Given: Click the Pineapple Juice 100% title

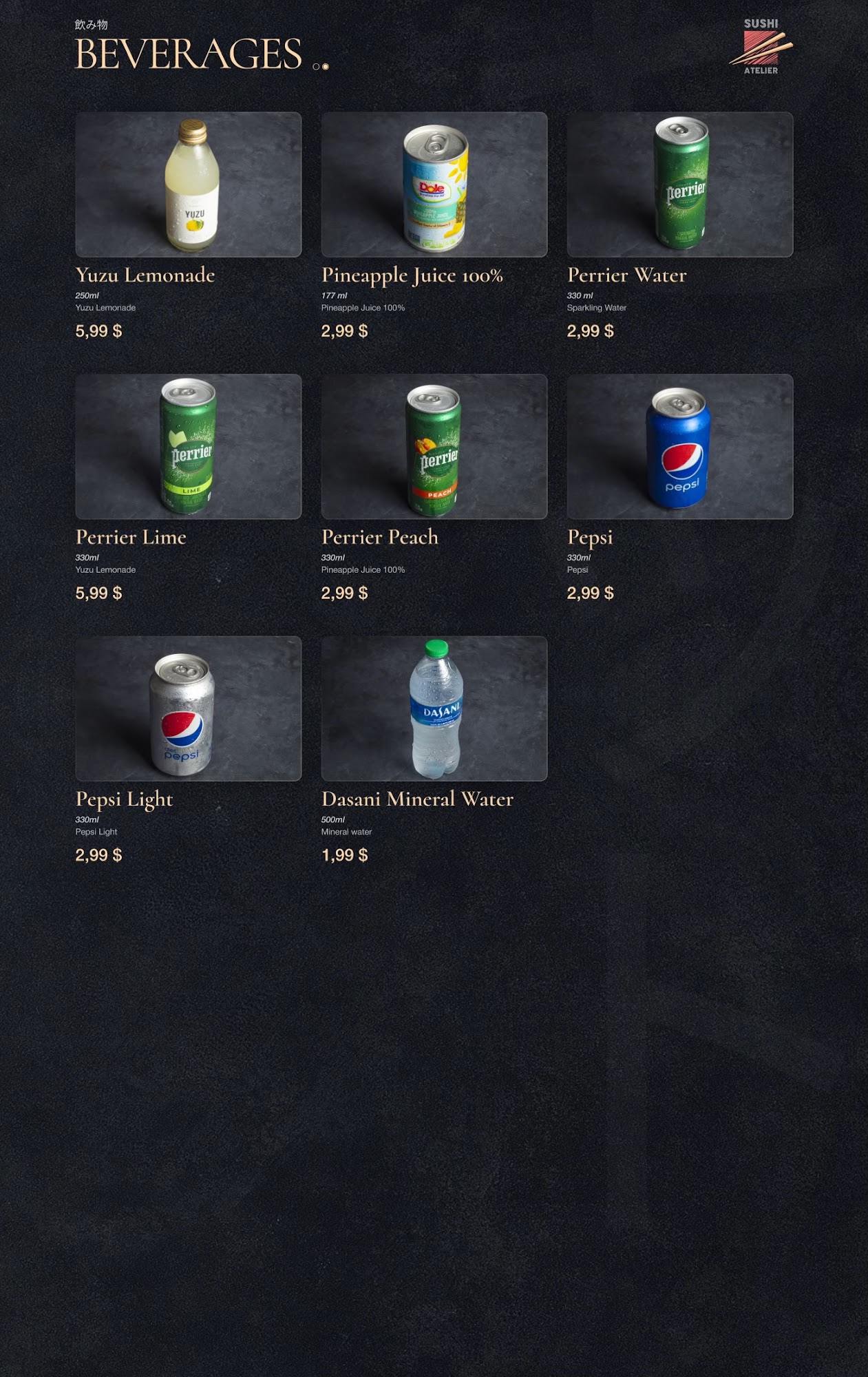Looking at the screenshot, I should pyautogui.click(x=412, y=275).
